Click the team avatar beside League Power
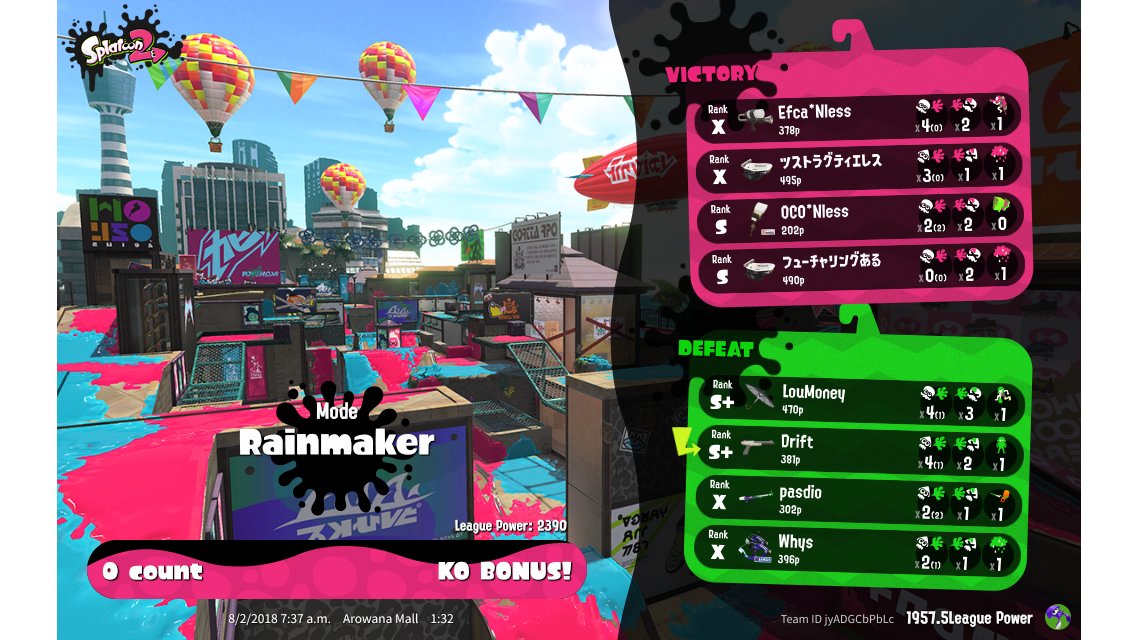The width and height of the screenshot is (1138, 640). pyautogui.click(x=1057, y=617)
